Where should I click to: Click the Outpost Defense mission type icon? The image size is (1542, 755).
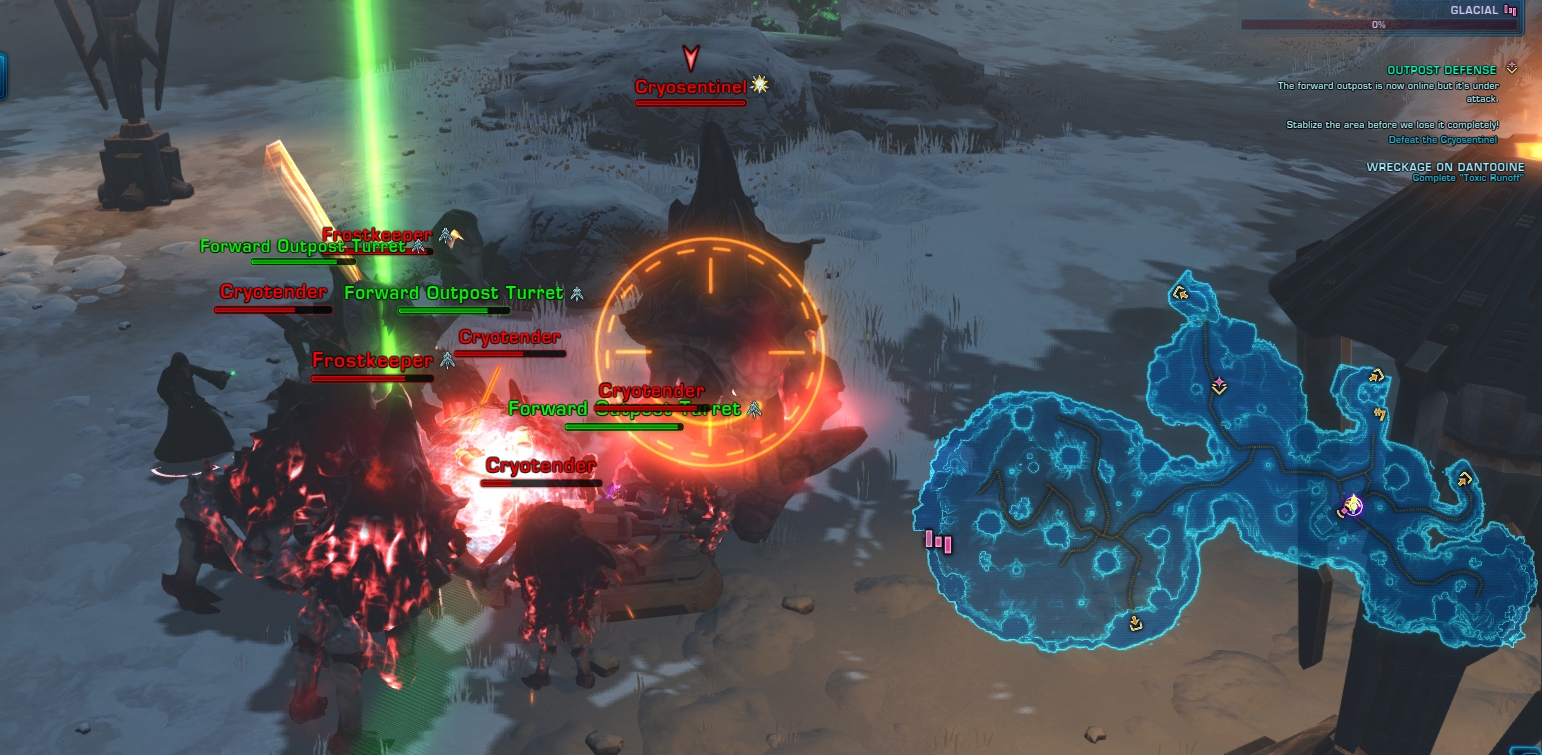(1511, 69)
